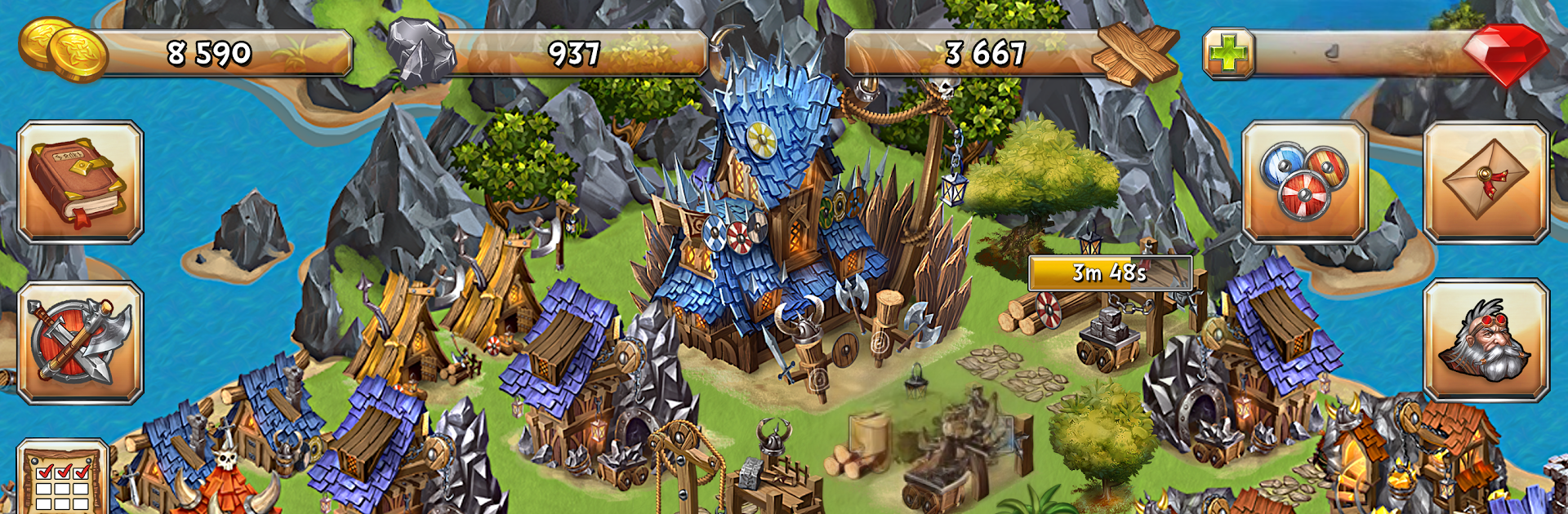Tap the 3m 48s build timer bar
Image resolution: width=1568 pixels, height=514 pixels.
(1109, 273)
